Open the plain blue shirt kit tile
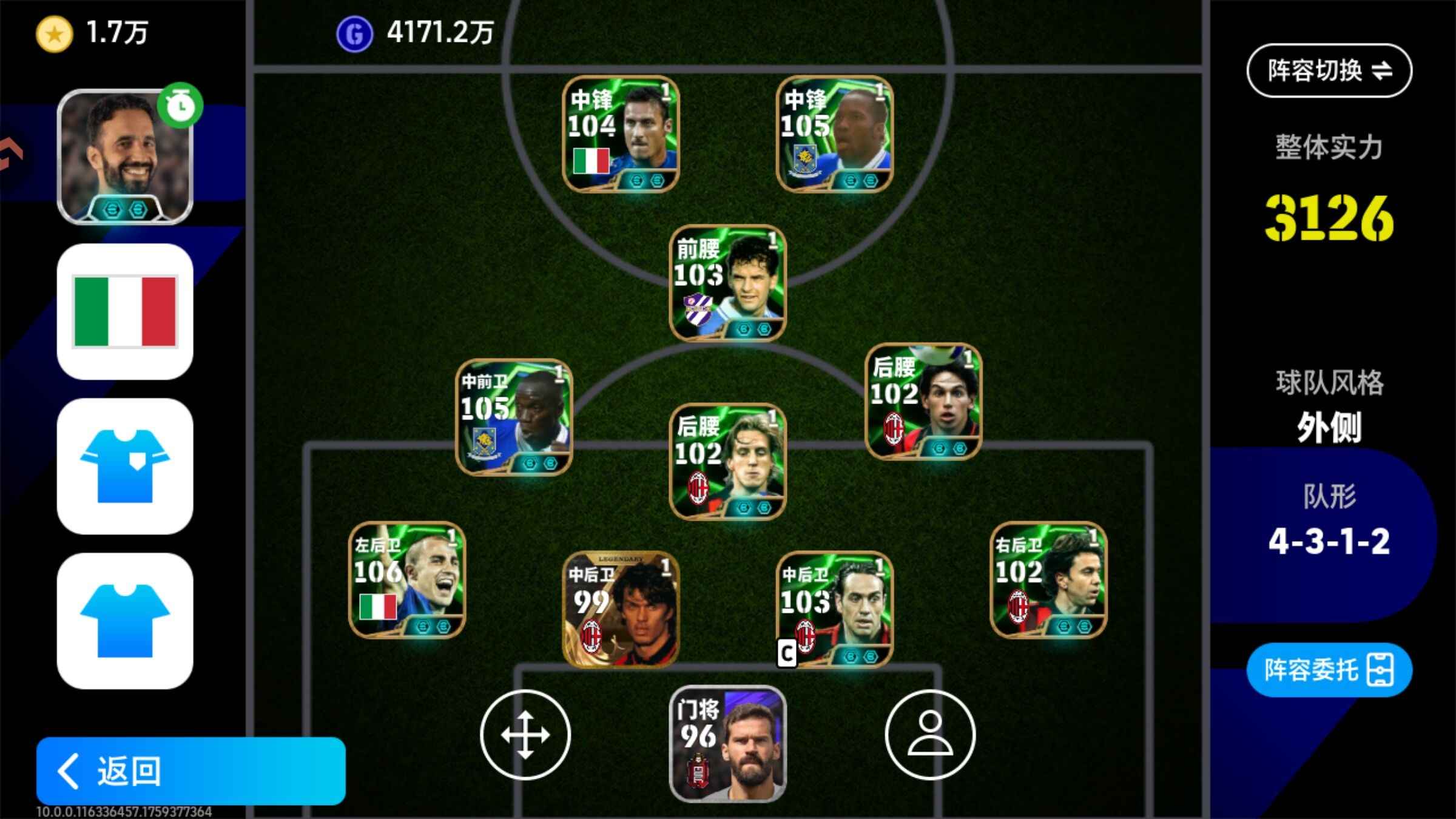 (x=125, y=621)
